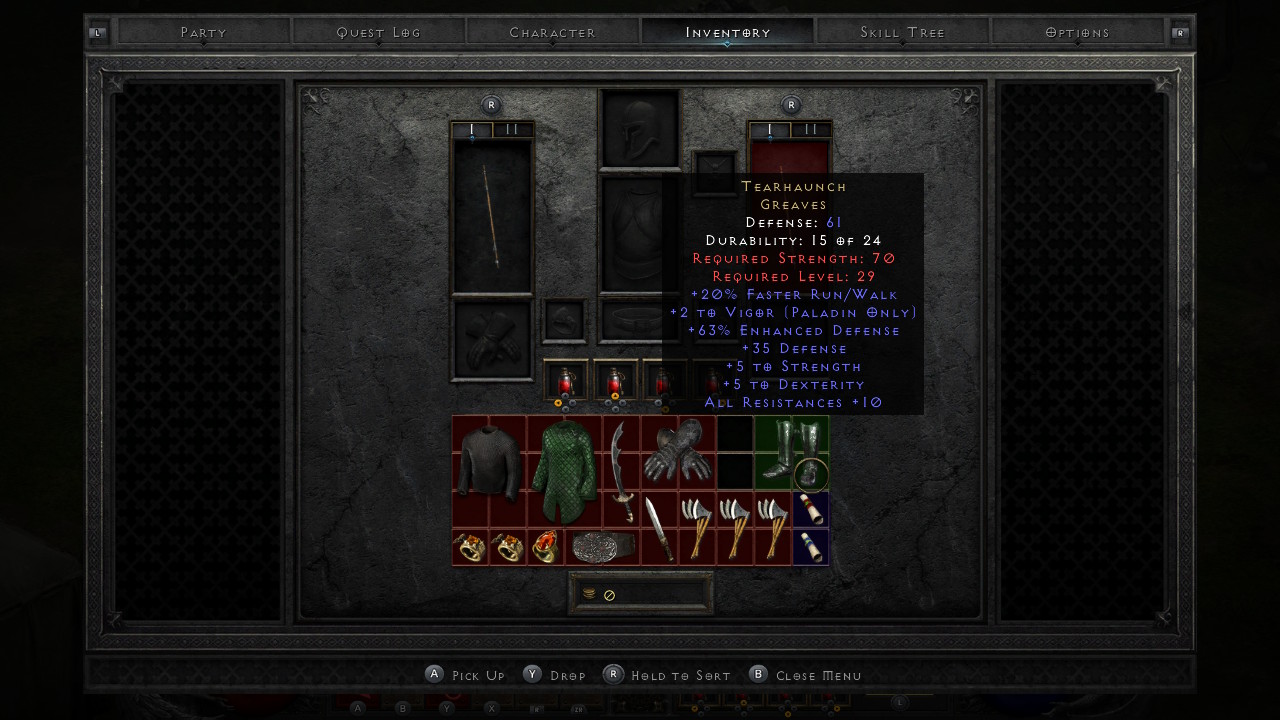Select the equipped spear weapon slot
1280x720 pixels.
pos(492,217)
